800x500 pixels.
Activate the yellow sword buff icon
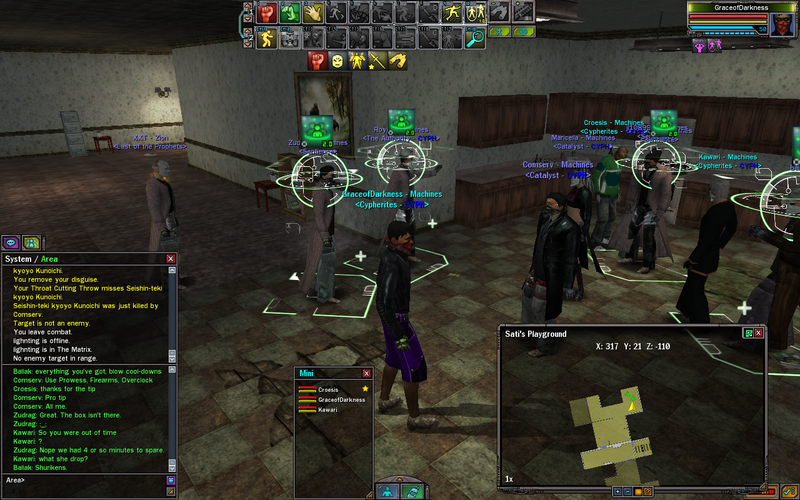point(376,62)
